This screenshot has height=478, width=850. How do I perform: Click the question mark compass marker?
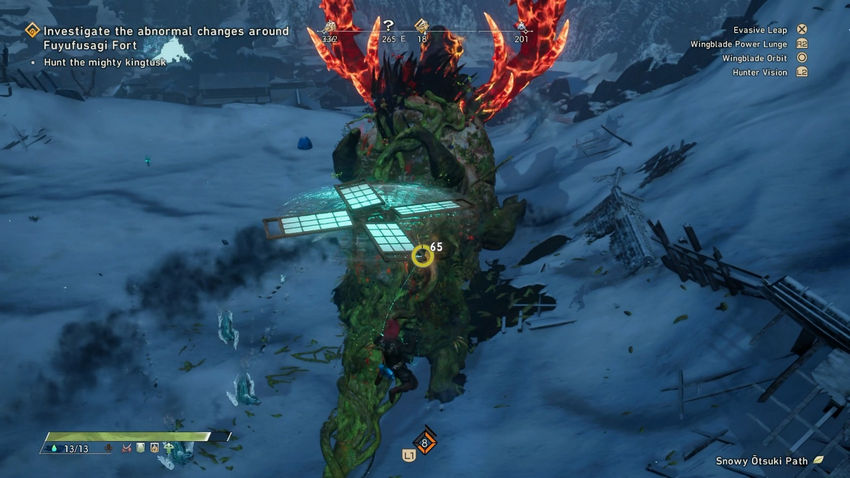389,26
